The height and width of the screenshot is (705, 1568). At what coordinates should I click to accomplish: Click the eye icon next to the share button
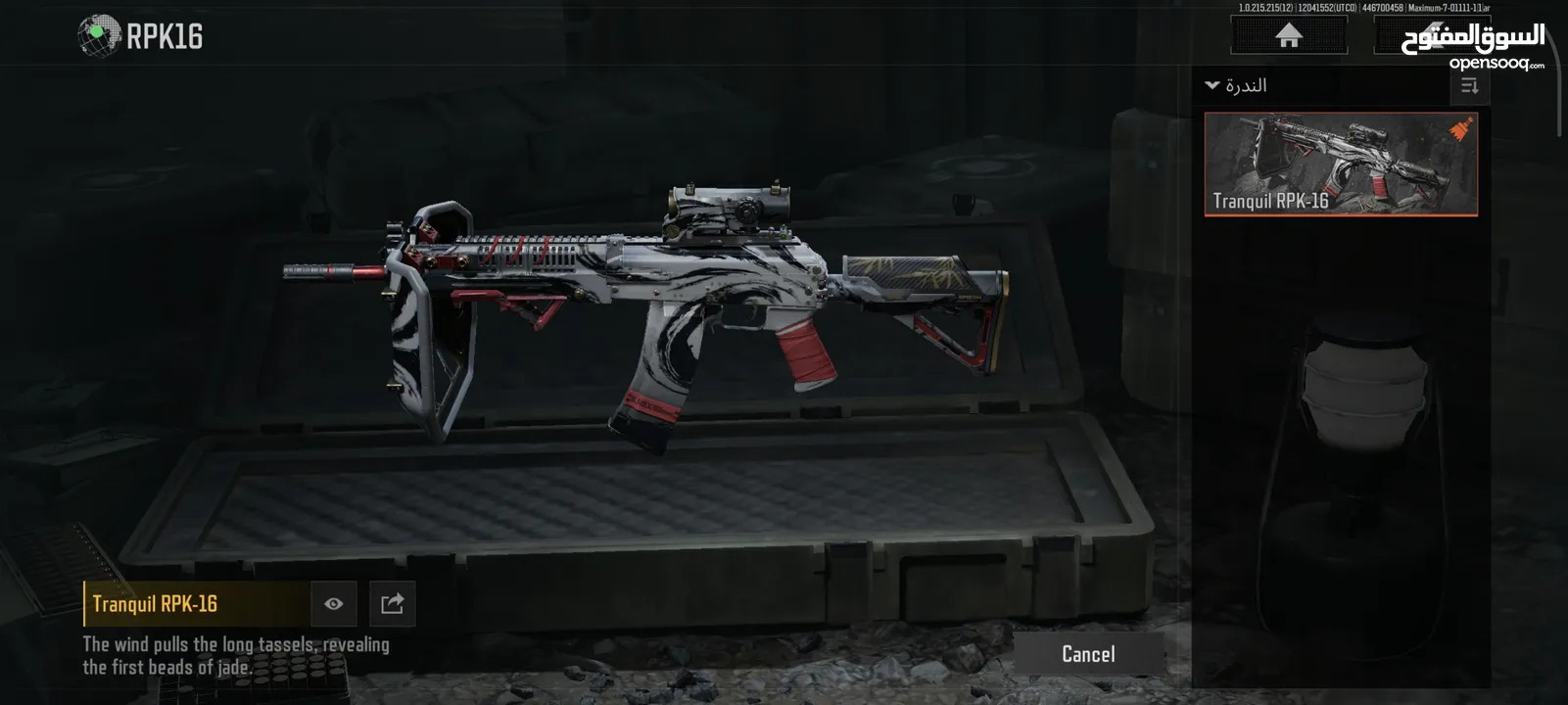[x=333, y=604]
